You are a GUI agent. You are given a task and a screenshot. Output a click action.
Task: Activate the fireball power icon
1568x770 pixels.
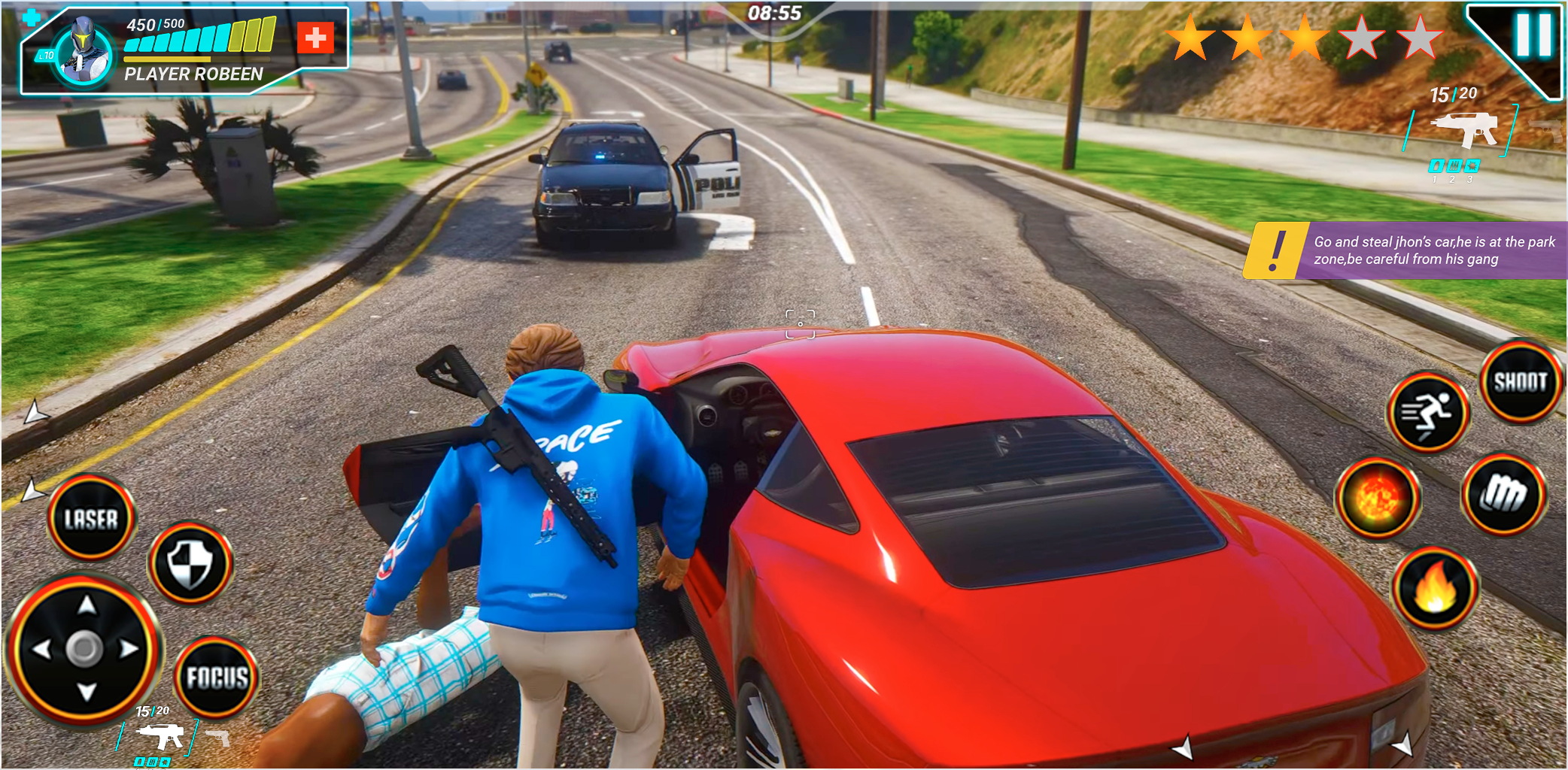pyautogui.click(x=1377, y=496)
